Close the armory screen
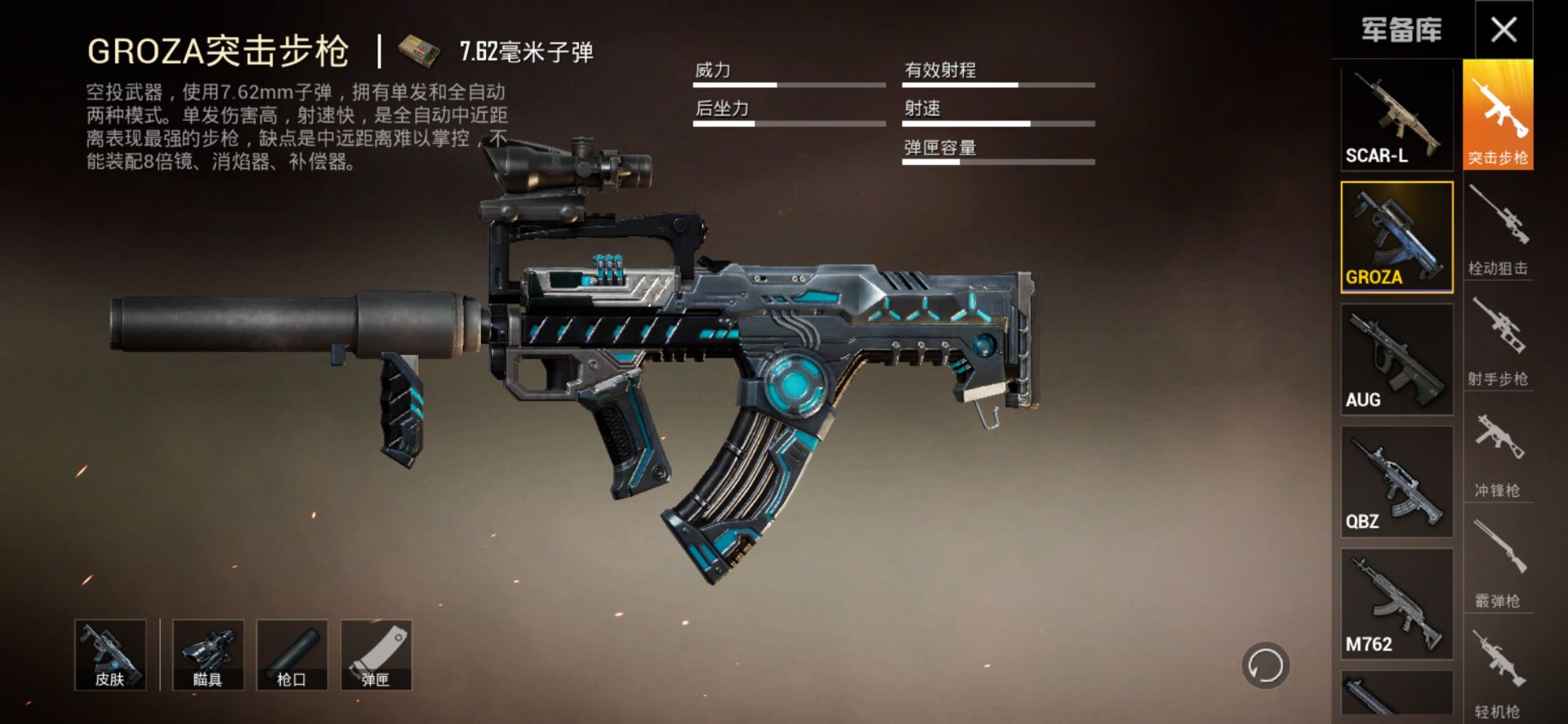1568x724 pixels. [x=1504, y=29]
